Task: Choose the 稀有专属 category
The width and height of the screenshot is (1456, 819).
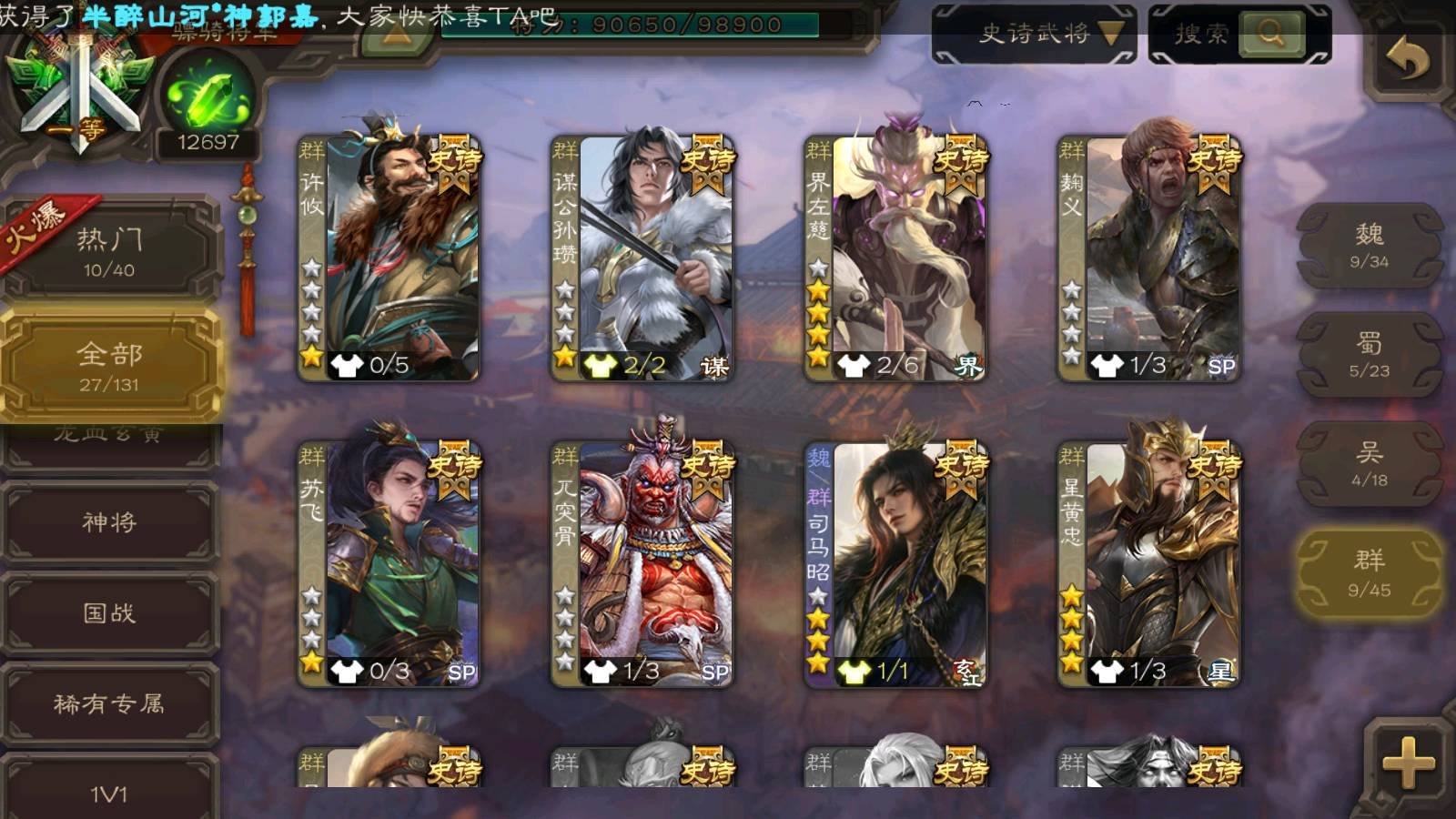Action: click(x=109, y=703)
